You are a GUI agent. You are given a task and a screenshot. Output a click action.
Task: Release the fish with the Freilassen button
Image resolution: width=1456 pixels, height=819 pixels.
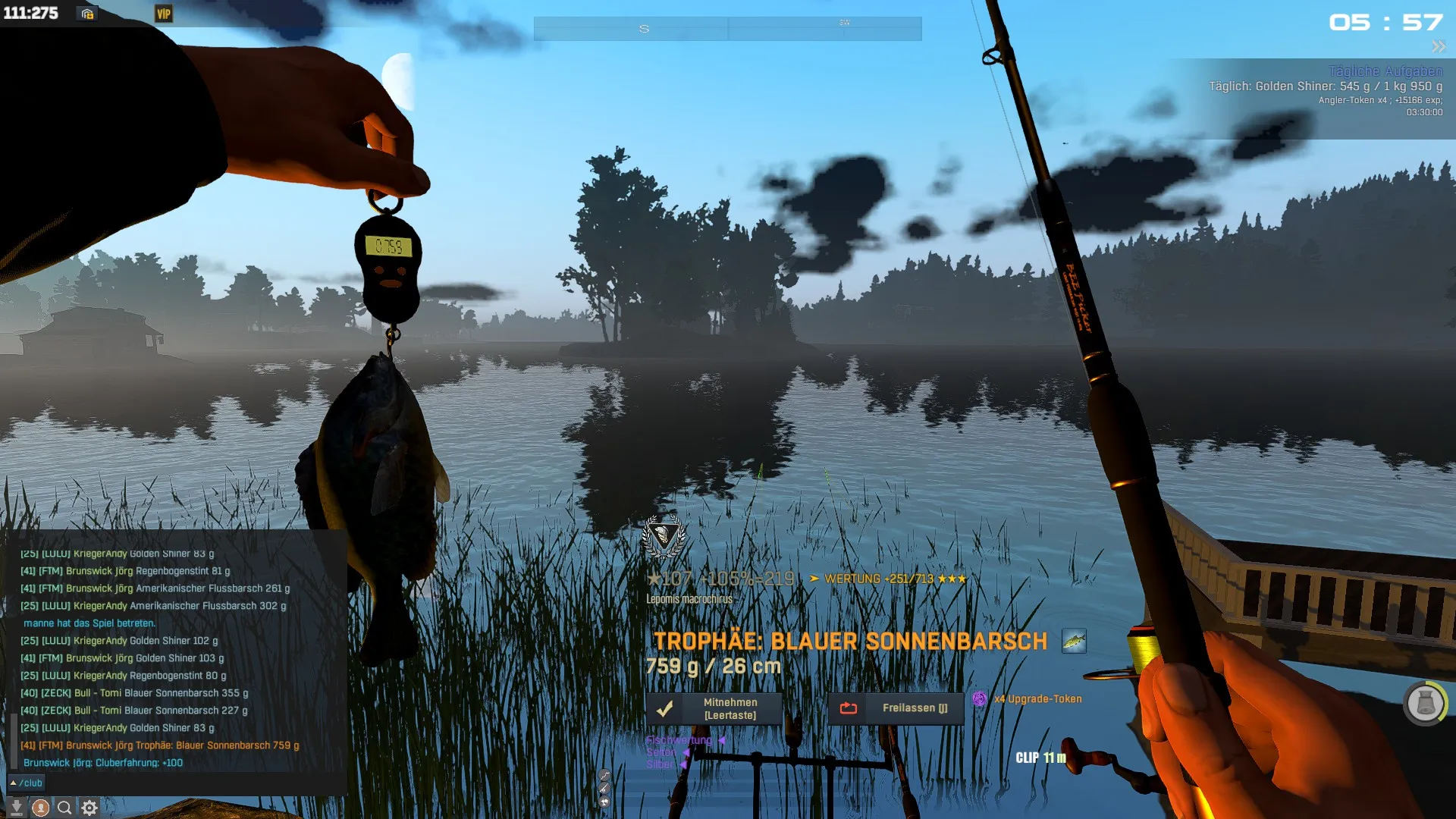(x=896, y=708)
